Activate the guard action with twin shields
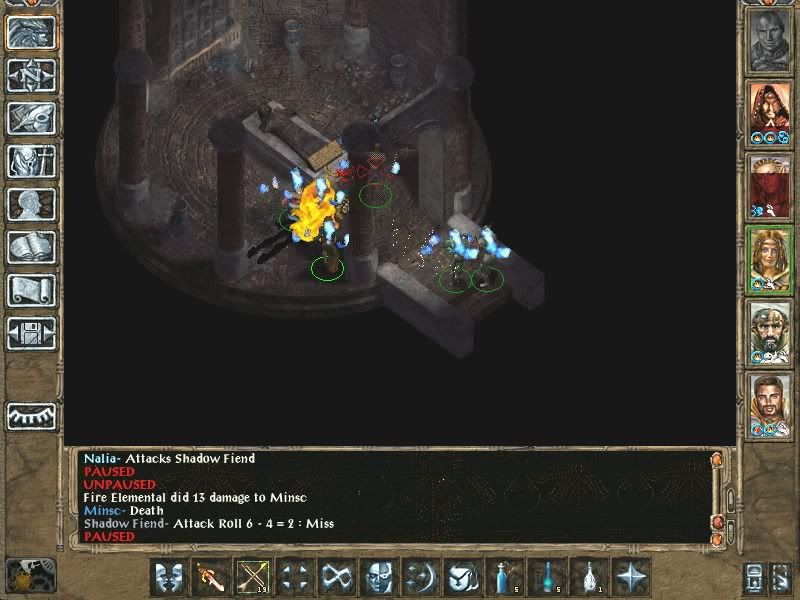800x600 pixels. [169, 578]
